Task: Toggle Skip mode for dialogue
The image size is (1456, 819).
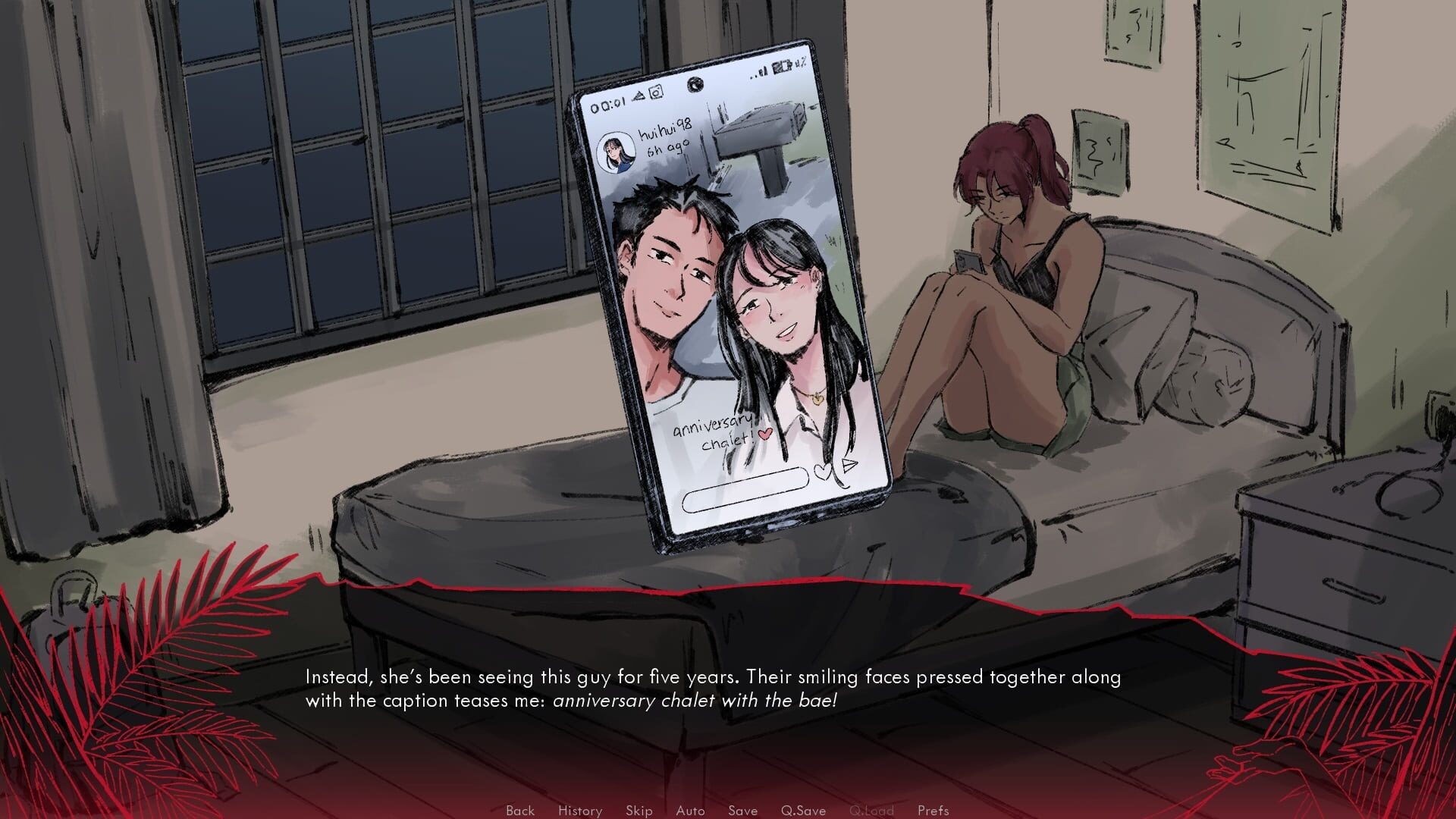Action: [639, 810]
